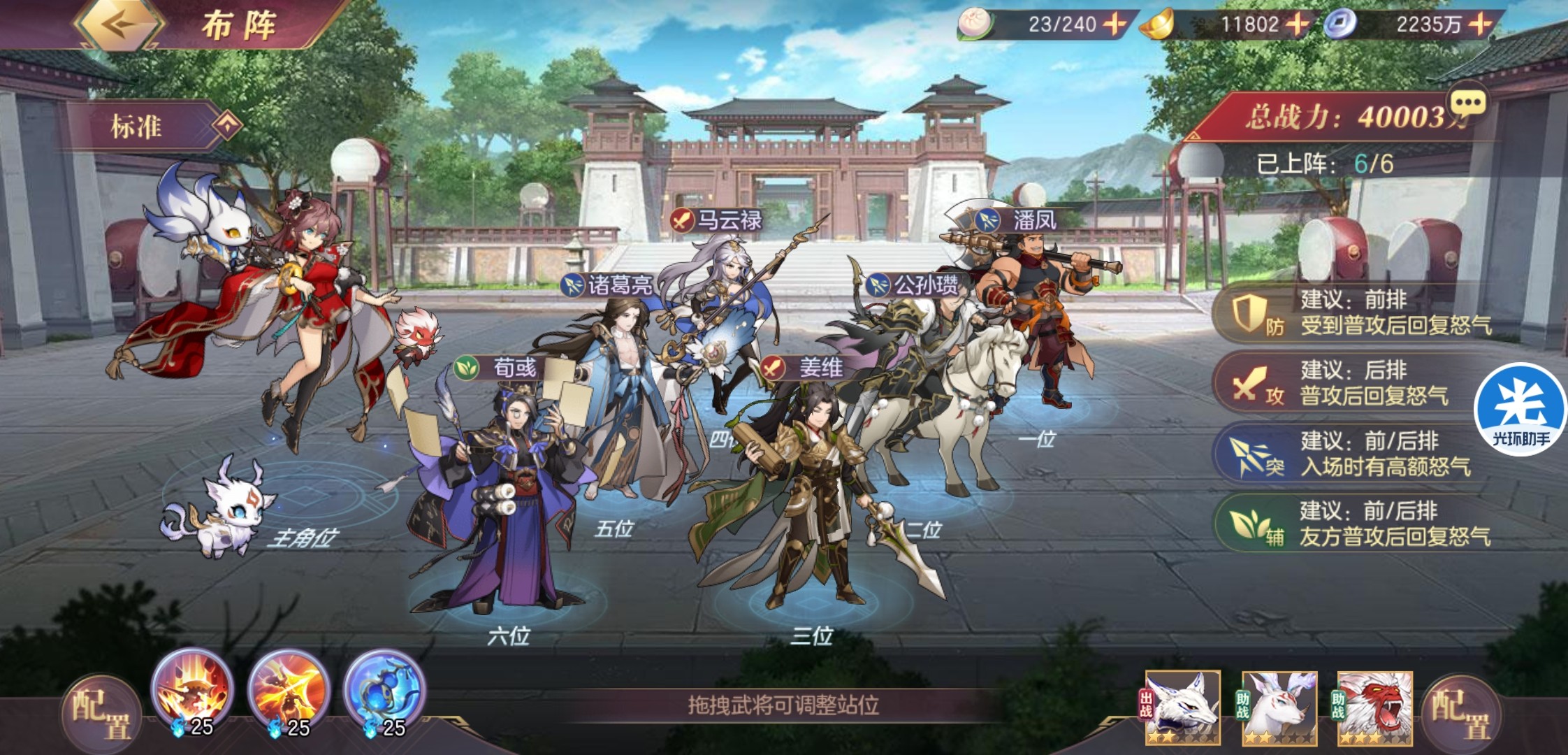Select the blue orb skill icon
Image resolution: width=1568 pixels, height=755 pixels.
(384, 689)
